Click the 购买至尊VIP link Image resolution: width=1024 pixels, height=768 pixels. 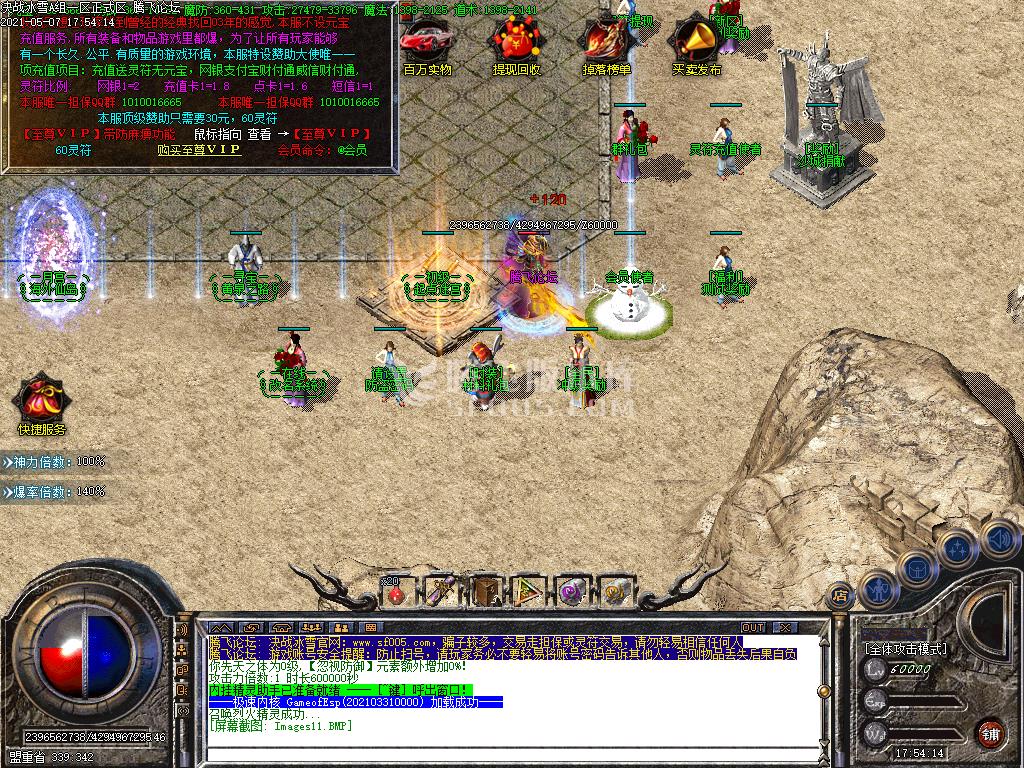(x=199, y=150)
